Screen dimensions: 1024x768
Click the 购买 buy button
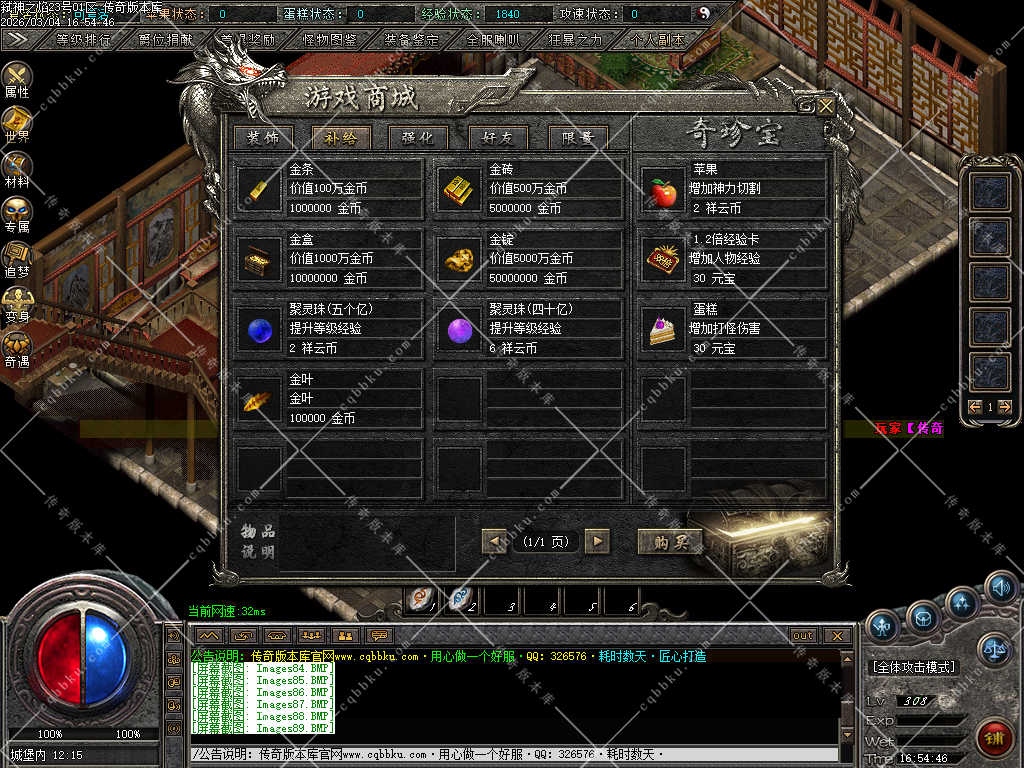pyautogui.click(x=670, y=541)
